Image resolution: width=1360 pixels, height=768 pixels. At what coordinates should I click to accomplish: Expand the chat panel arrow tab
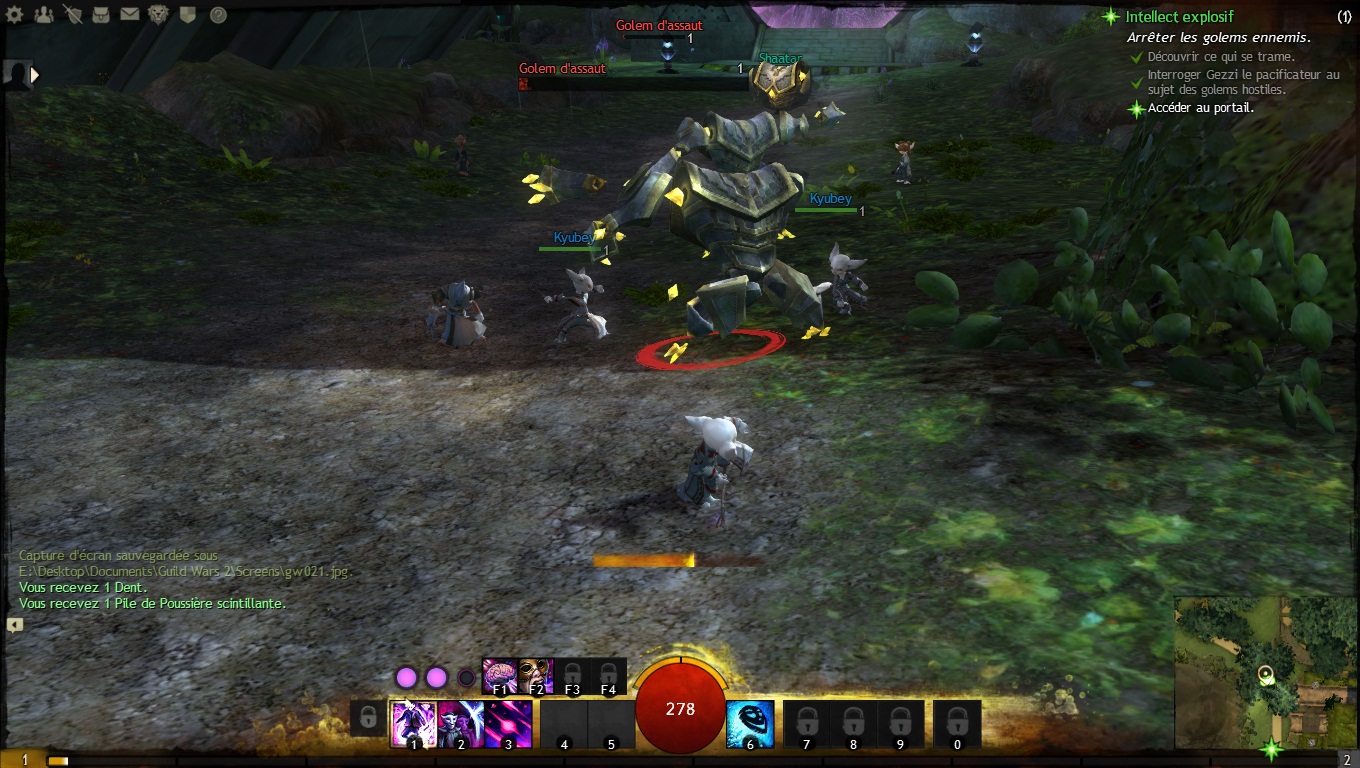14,625
